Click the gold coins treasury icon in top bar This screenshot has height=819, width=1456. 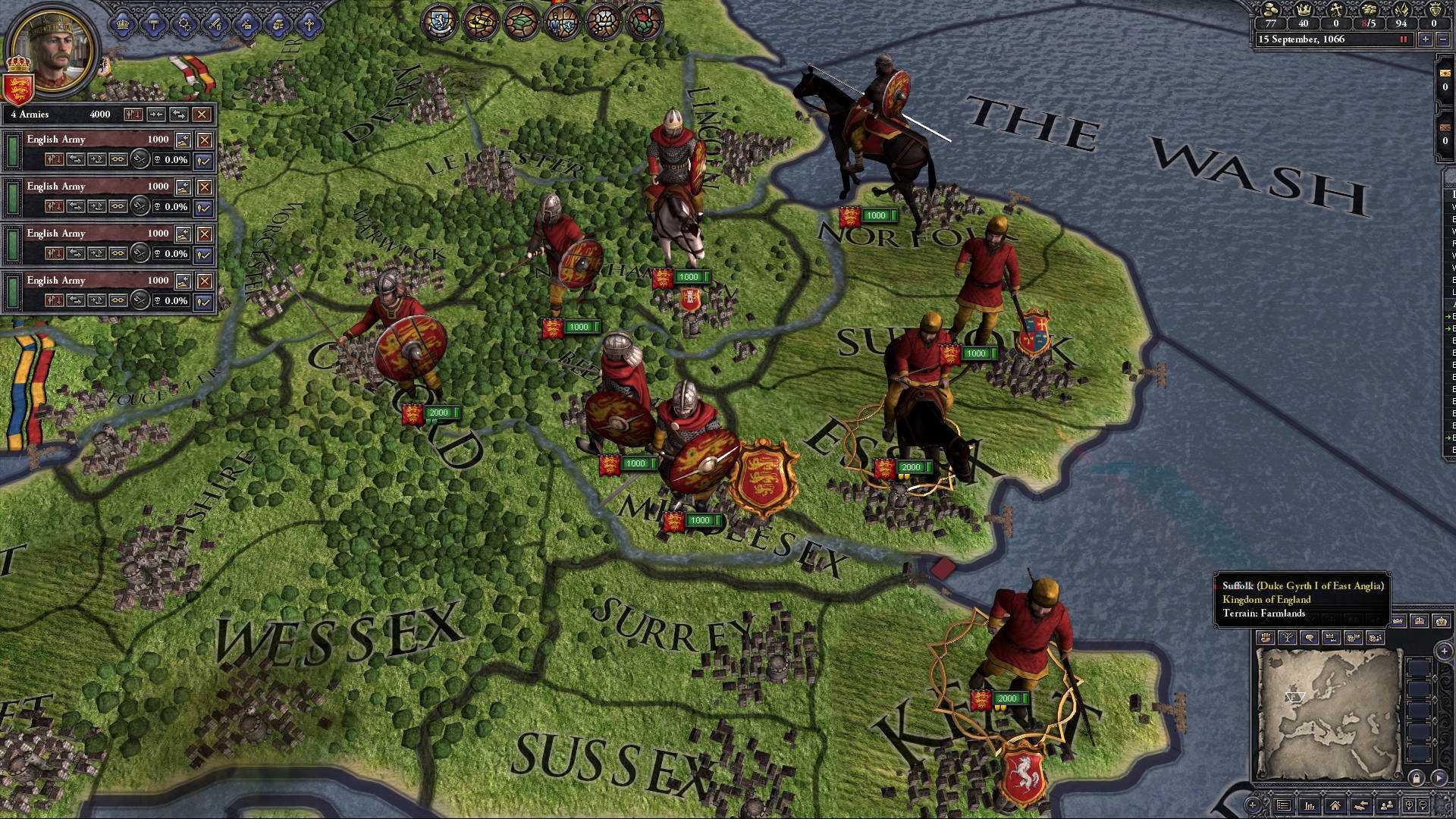(1269, 10)
